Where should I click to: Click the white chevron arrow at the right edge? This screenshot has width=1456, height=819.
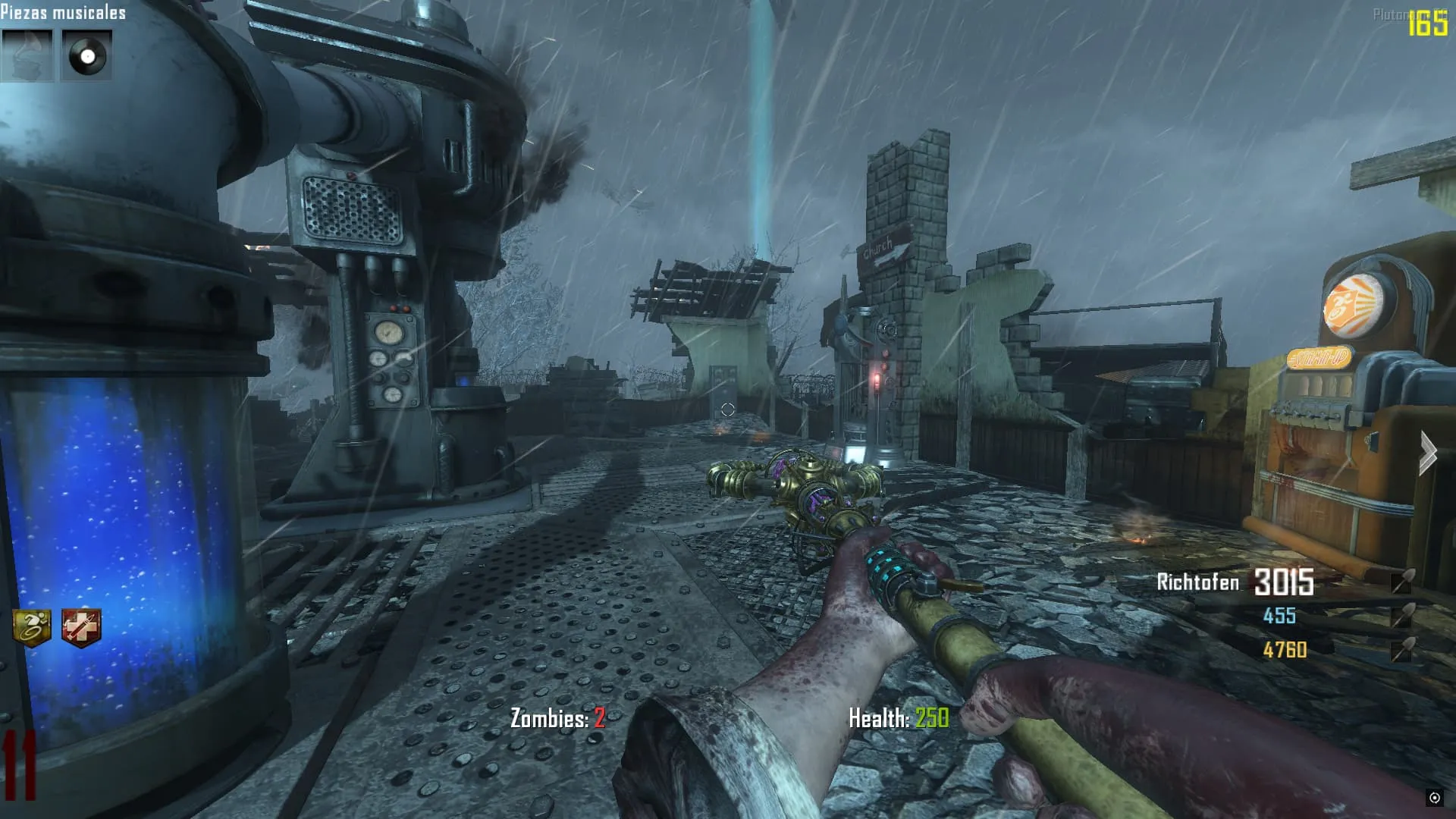(x=1428, y=453)
